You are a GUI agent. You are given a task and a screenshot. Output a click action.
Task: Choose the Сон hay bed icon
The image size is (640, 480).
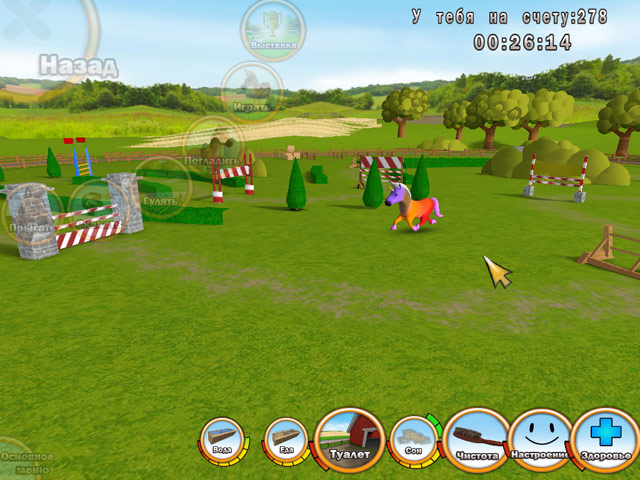tap(412, 439)
